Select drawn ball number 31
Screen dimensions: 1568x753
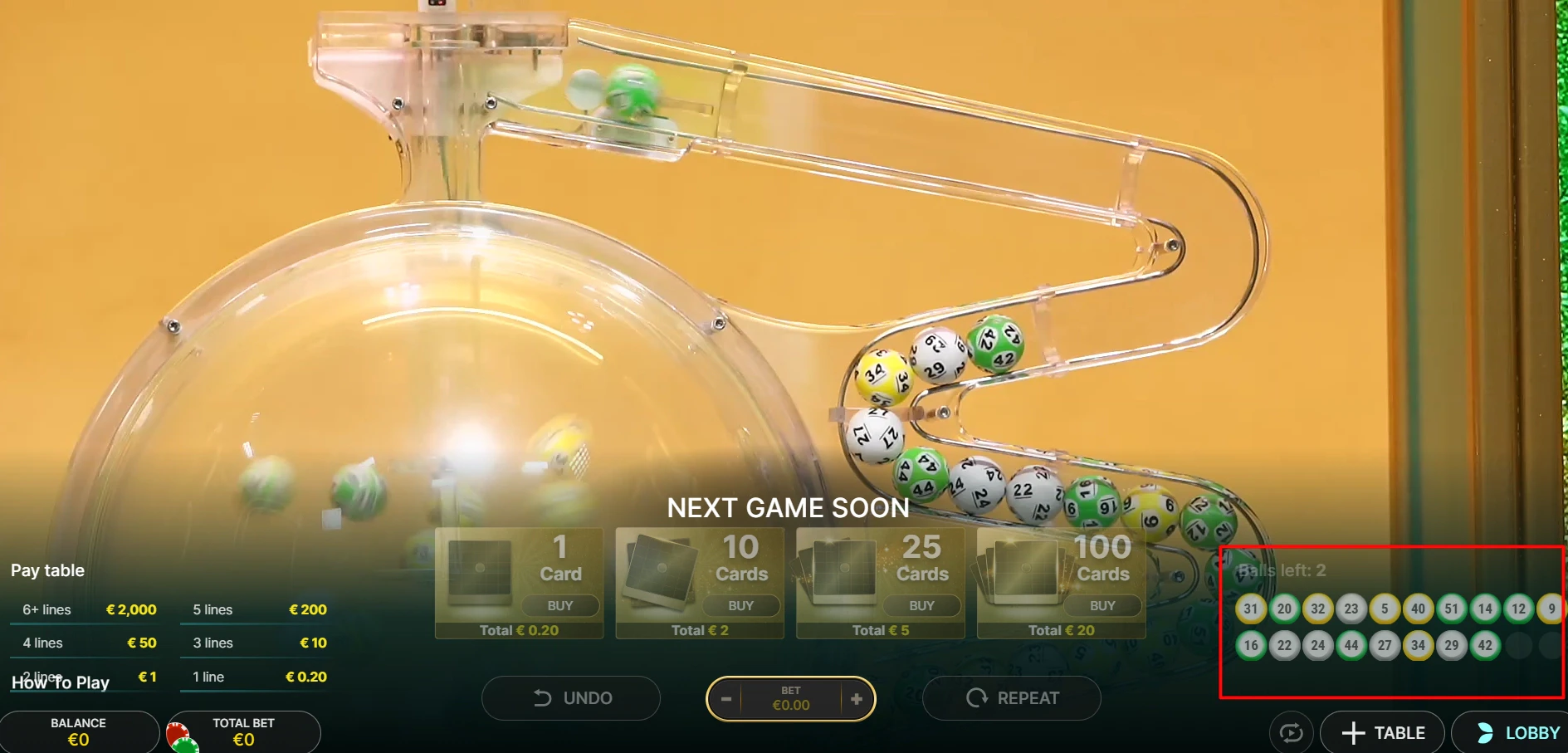(1251, 609)
